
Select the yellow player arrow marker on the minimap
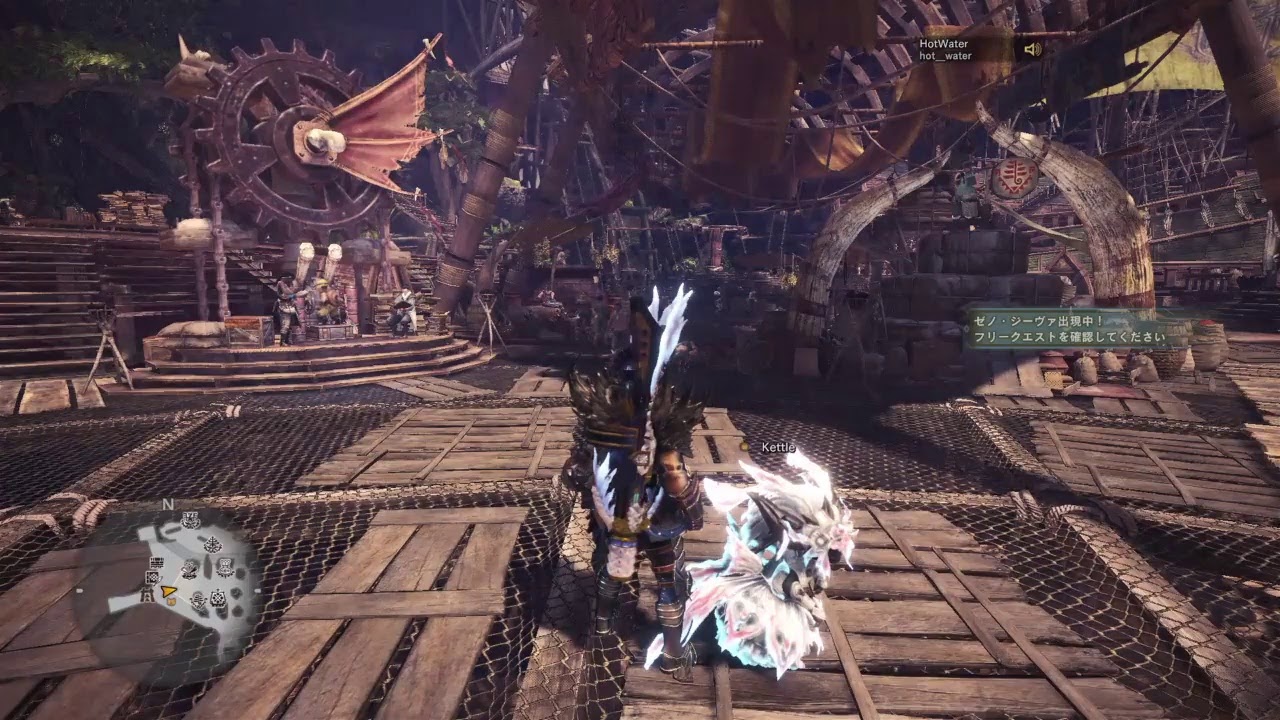tap(168, 592)
